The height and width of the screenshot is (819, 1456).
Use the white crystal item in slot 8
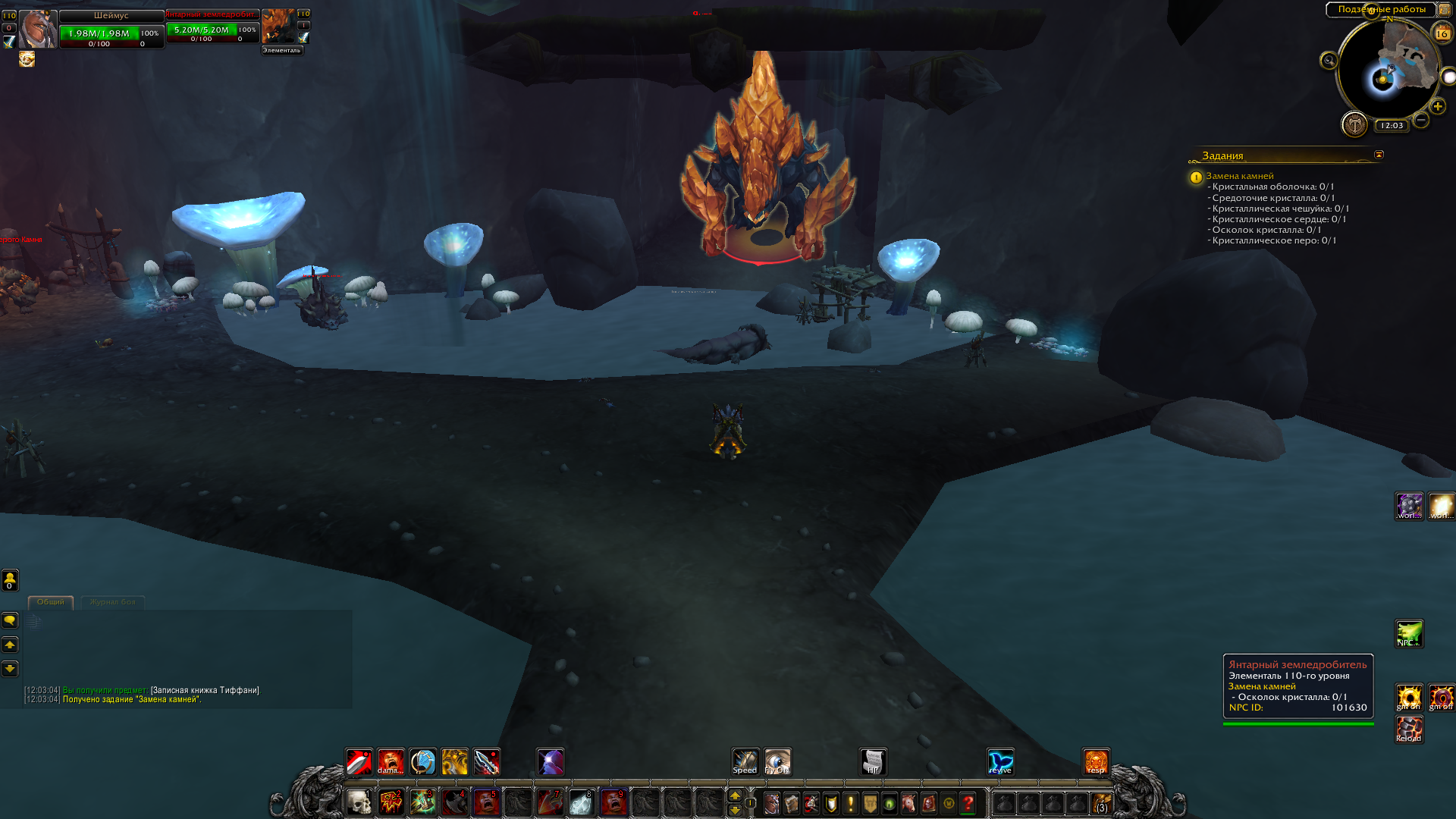pos(582,802)
